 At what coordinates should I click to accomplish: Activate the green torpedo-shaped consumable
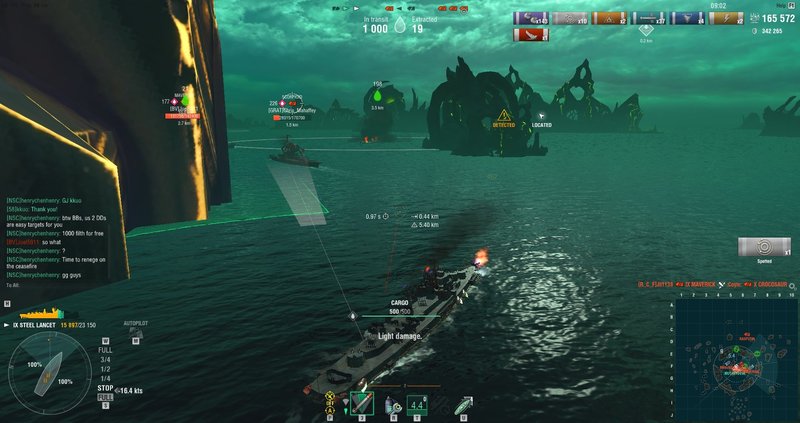(x=463, y=404)
